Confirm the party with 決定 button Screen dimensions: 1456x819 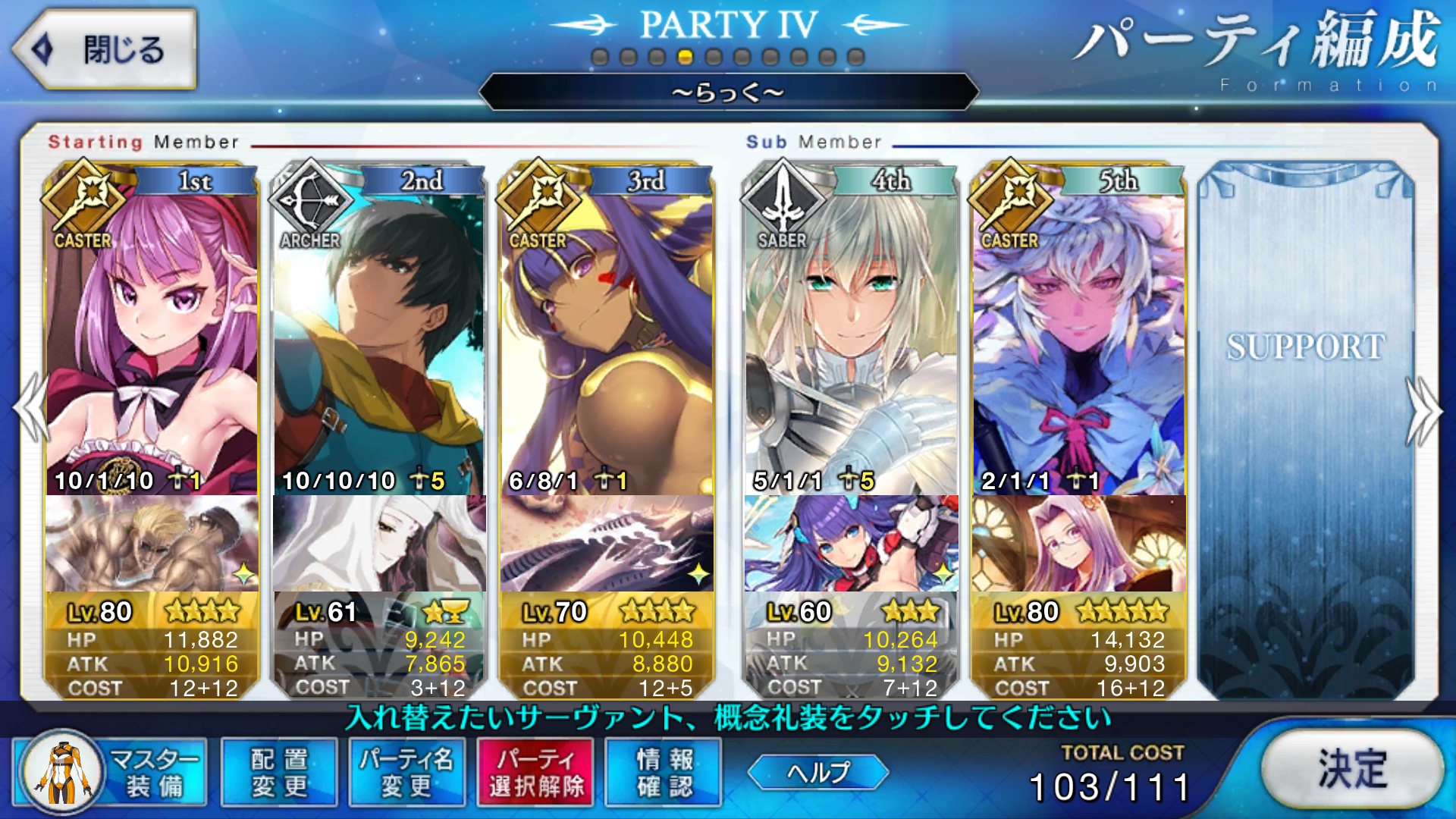coord(1352,769)
